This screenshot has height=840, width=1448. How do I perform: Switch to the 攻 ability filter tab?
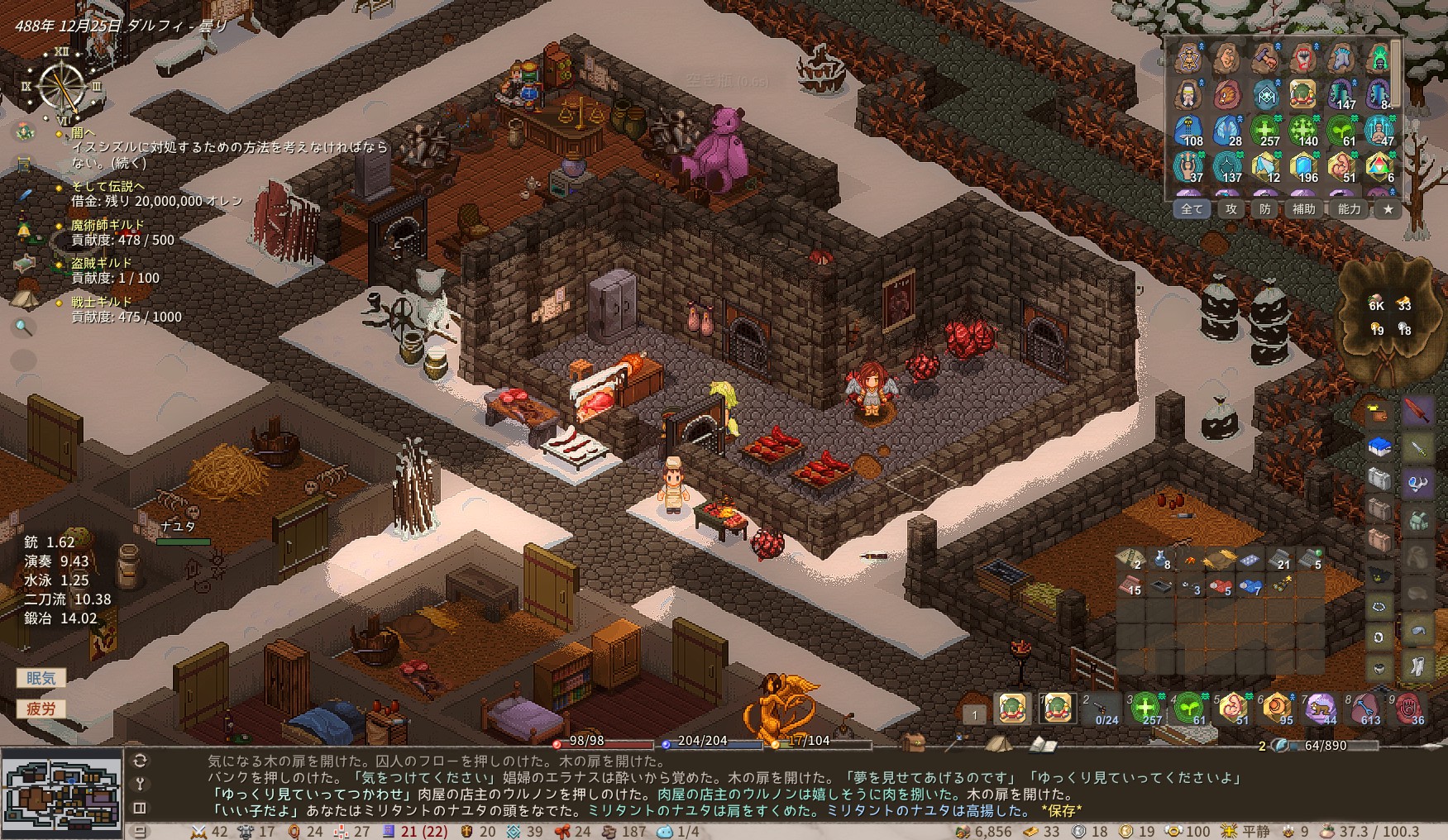pos(1231,209)
